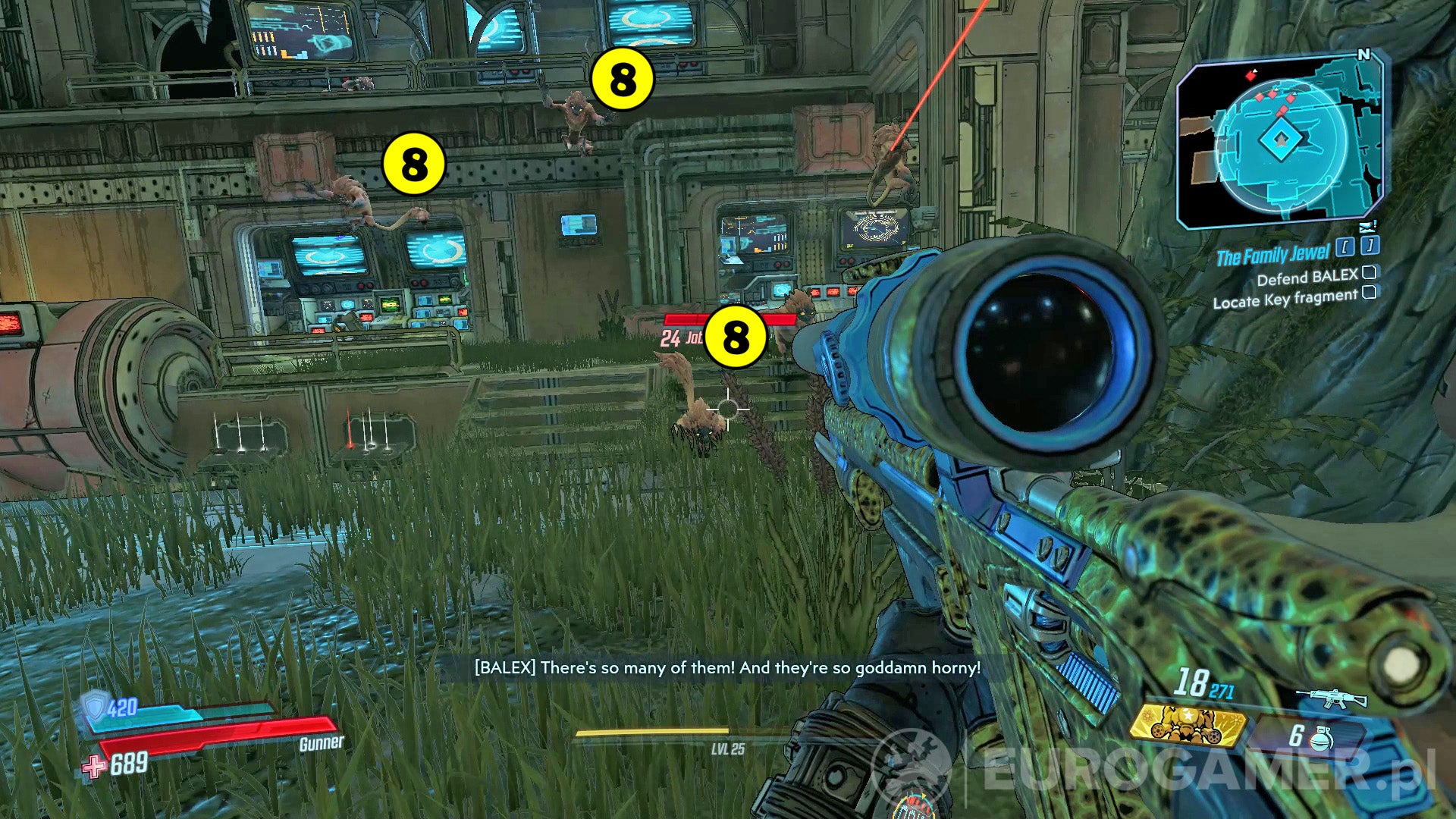Click the yellow 8 marker near the top ledge
The height and width of the screenshot is (819, 1456).
tap(621, 79)
